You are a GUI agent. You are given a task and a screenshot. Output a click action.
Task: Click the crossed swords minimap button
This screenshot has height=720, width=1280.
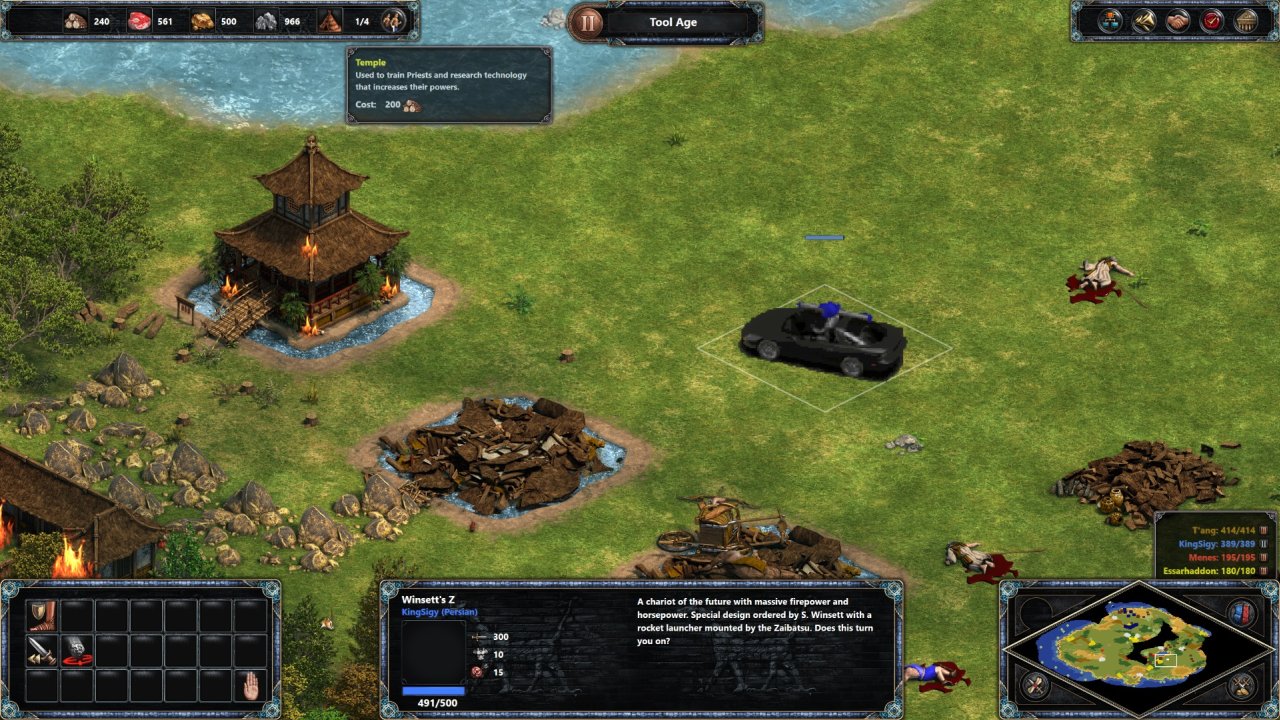1241,686
